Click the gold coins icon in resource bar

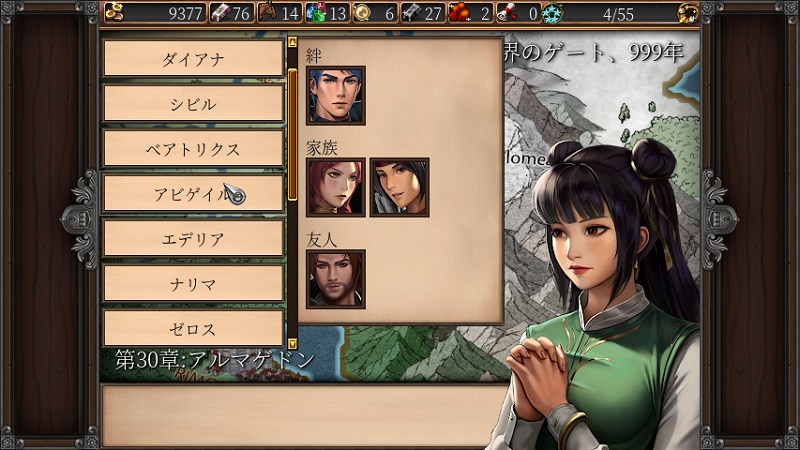pos(113,13)
